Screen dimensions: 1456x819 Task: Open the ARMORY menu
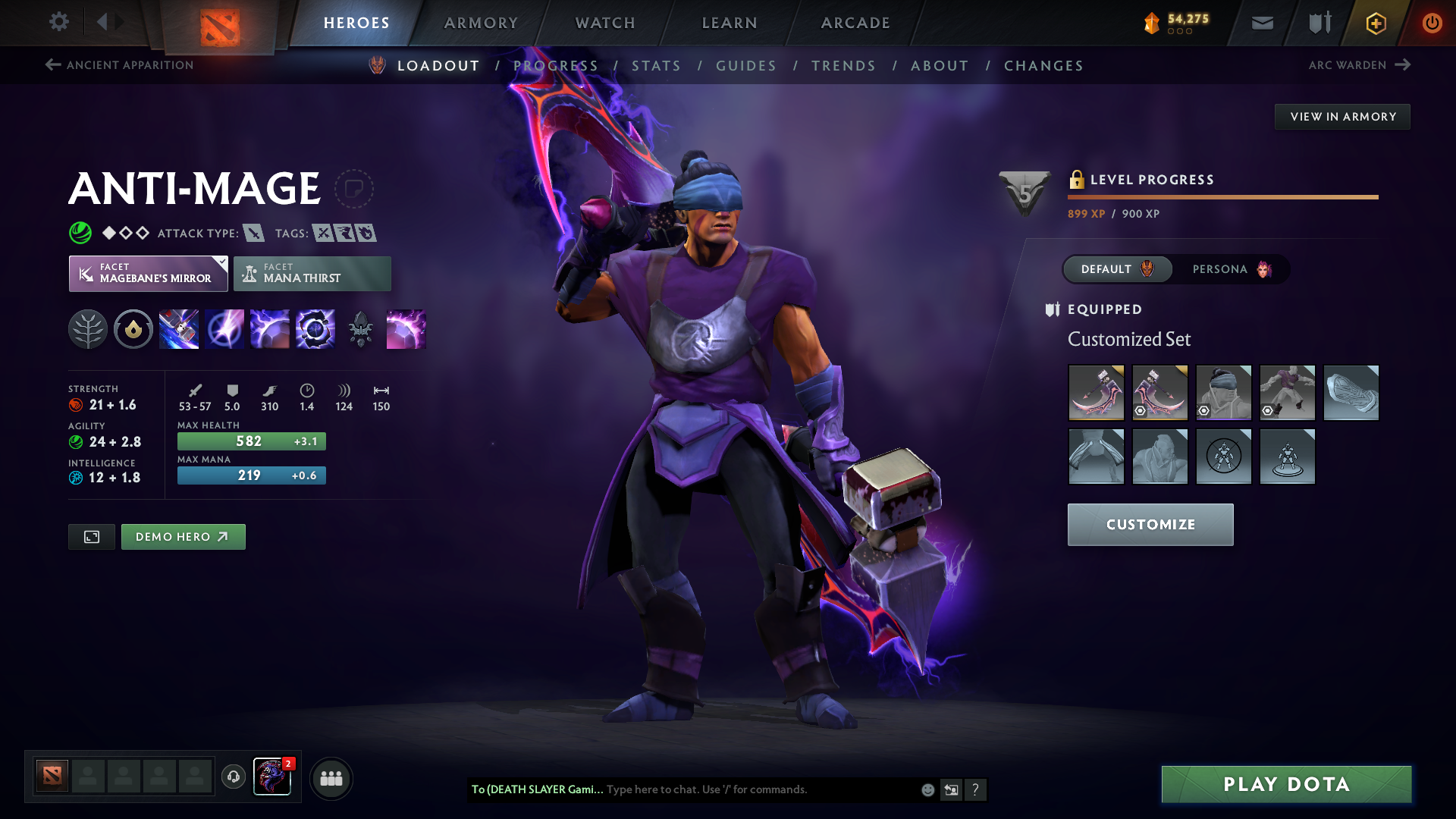[x=481, y=23]
